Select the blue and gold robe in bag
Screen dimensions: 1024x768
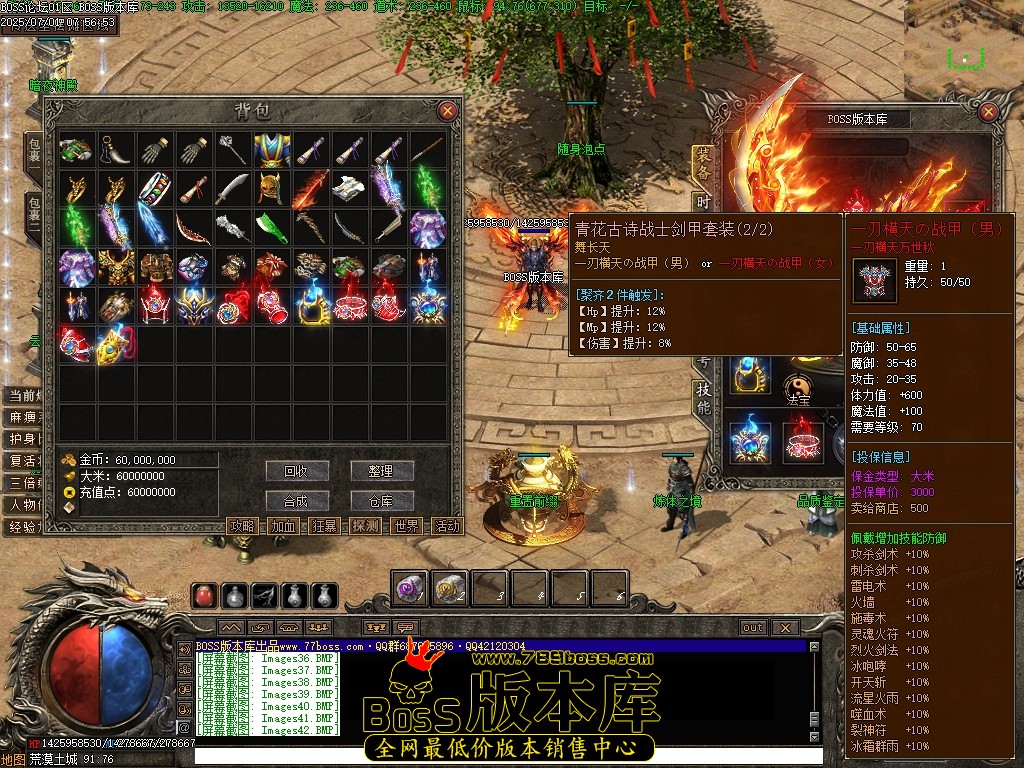tap(272, 150)
